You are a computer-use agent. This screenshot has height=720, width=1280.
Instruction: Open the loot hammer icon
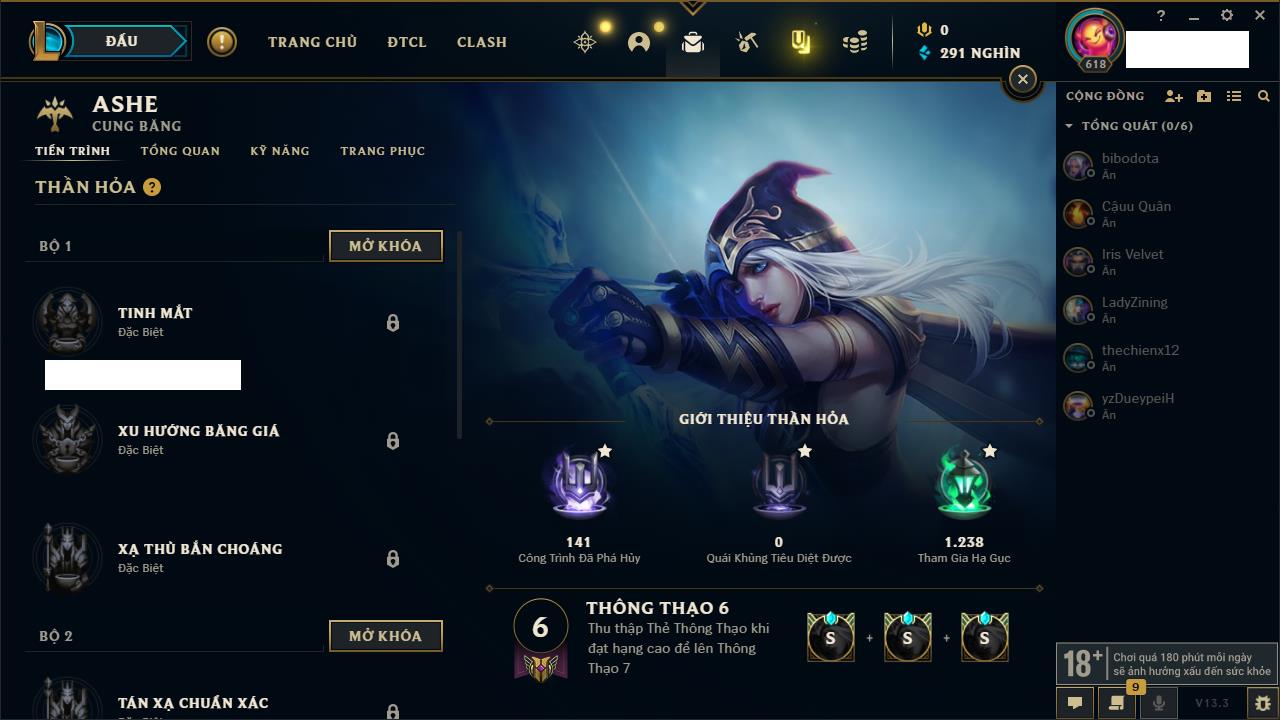747,42
